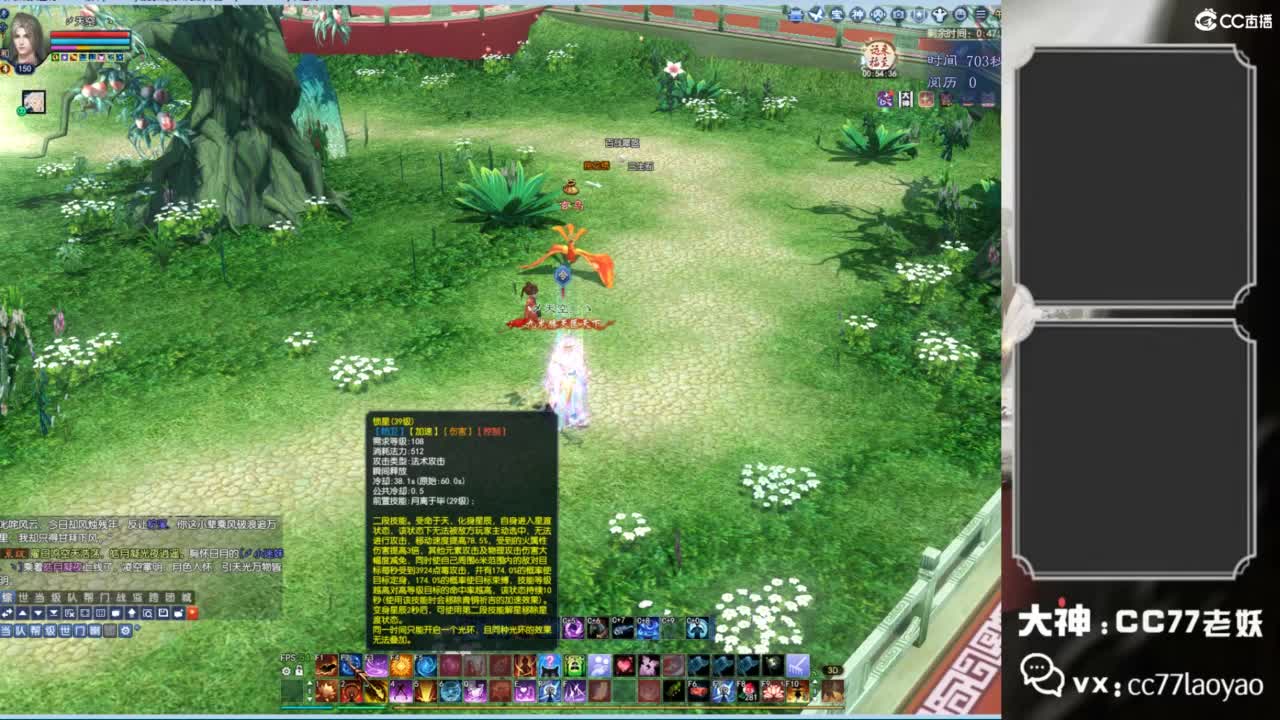Switch to the 世 chat channel tab
Screen dimensions: 1280x720
(67, 631)
